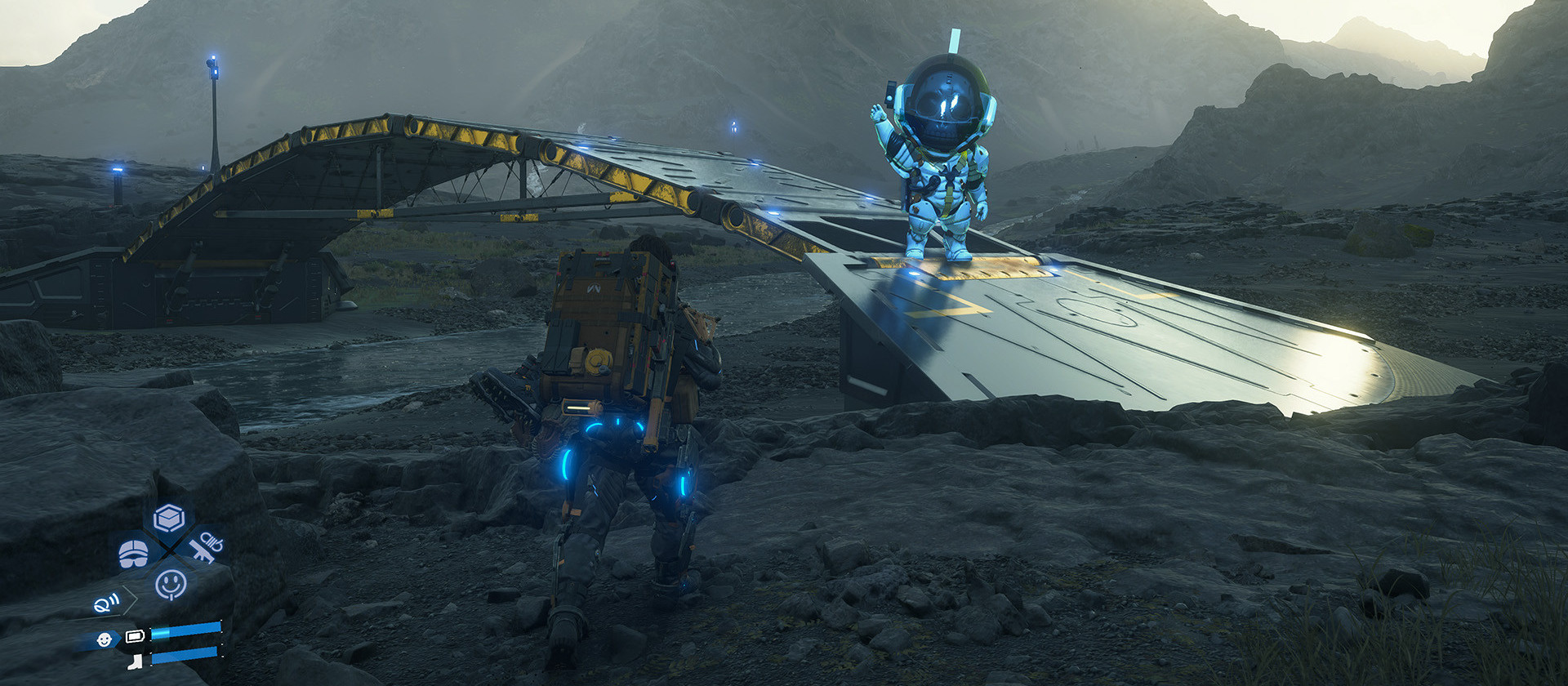Activate the shout call-out icon
This screenshot has height=686, width=1568.
[x=106, y=604]
